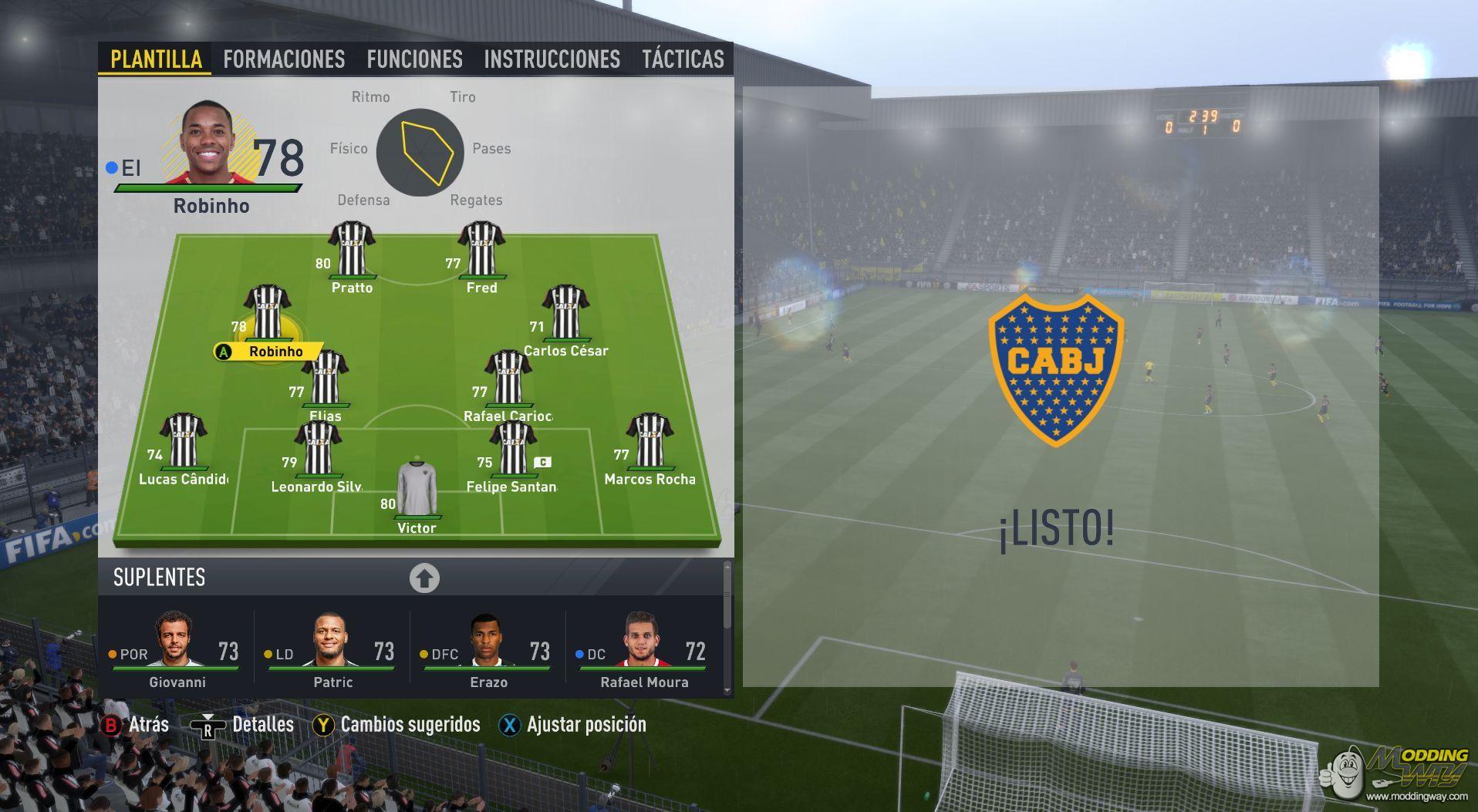
Task: Select substitute striker Rafael Moura
Action: point(644,649)
